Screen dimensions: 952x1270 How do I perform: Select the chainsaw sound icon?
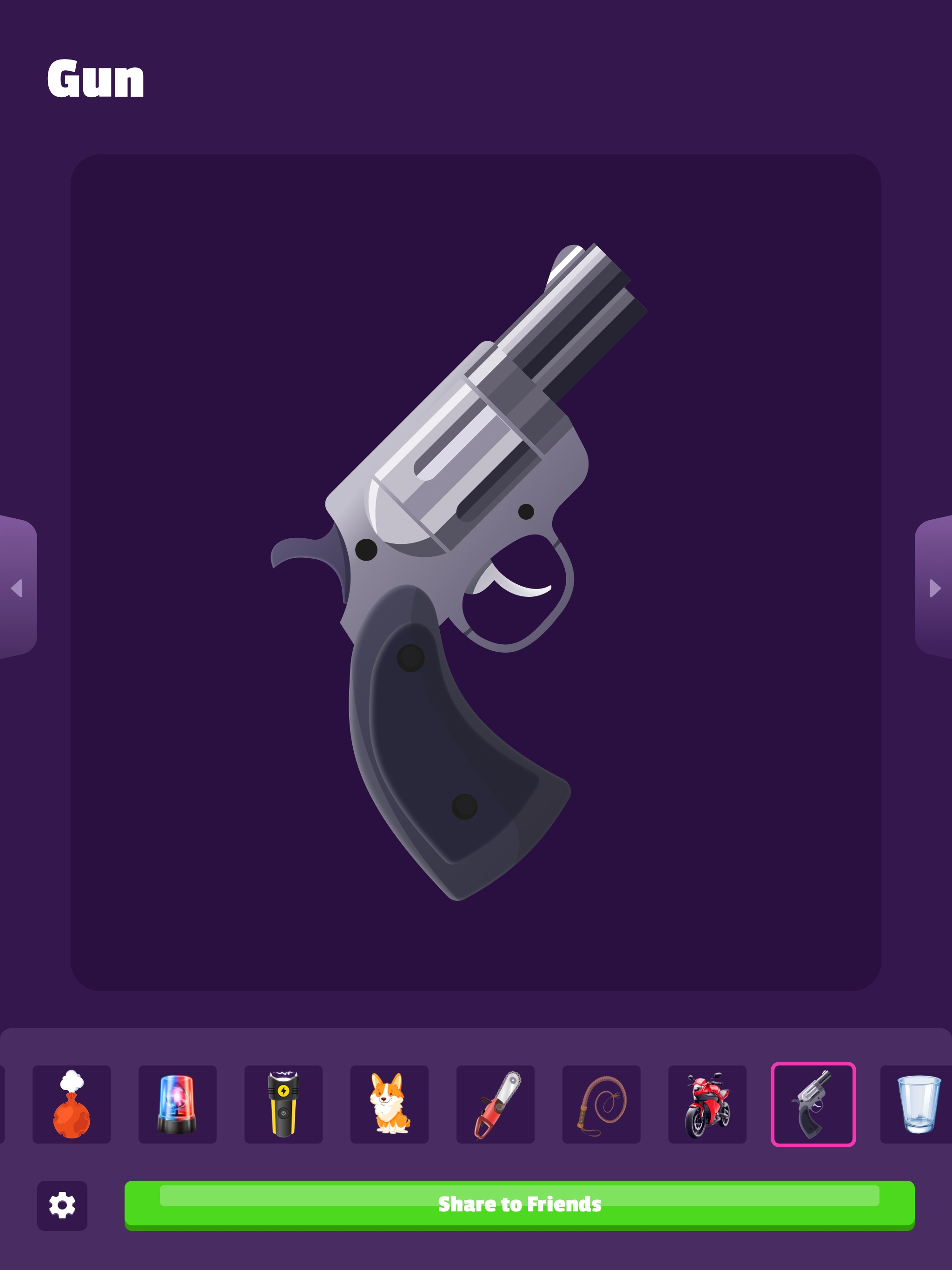point(496,1105)
